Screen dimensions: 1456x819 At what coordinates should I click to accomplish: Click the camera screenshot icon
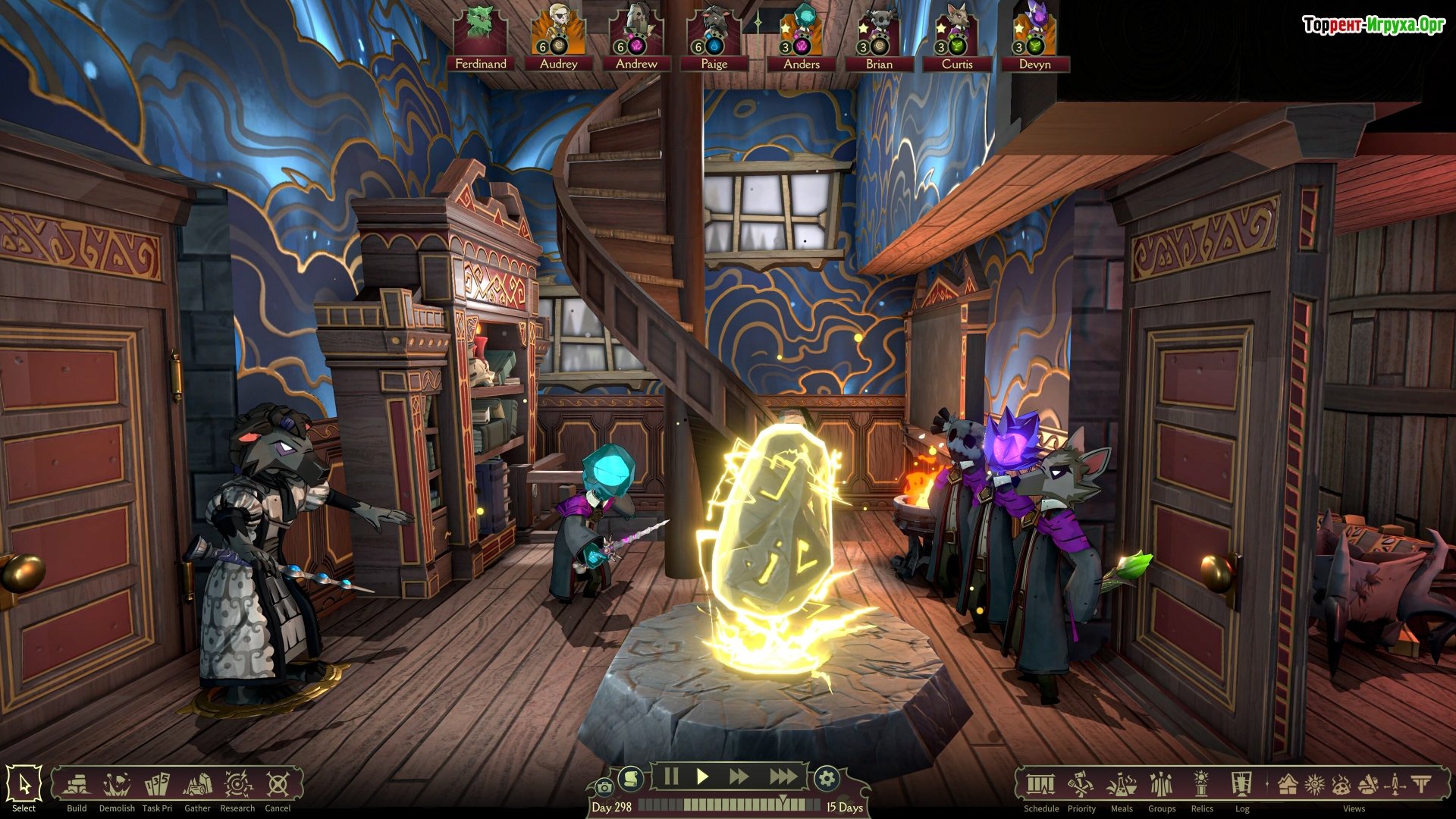coord(604,787)
